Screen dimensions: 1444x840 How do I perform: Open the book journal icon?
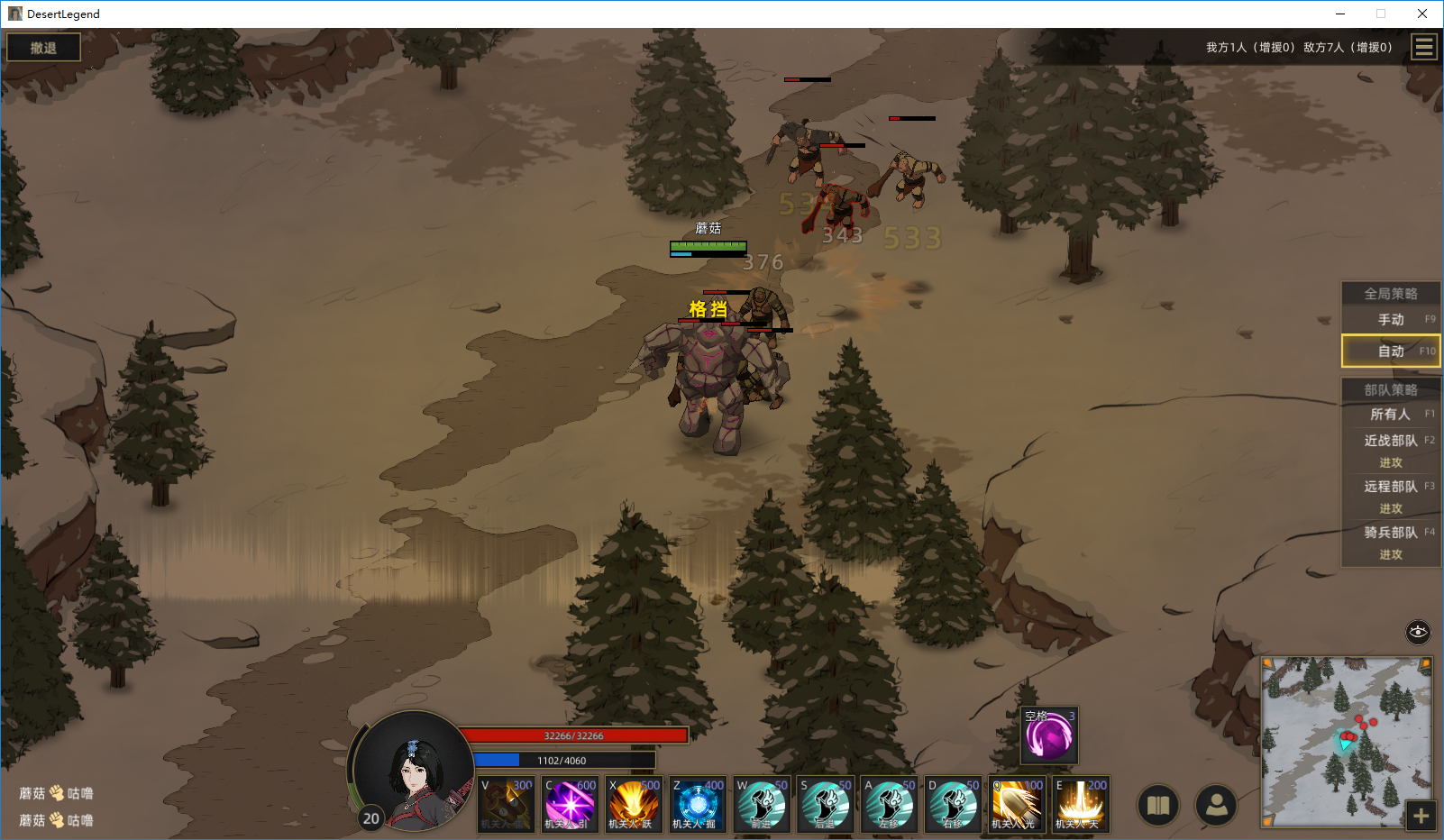click(1159, 806)
